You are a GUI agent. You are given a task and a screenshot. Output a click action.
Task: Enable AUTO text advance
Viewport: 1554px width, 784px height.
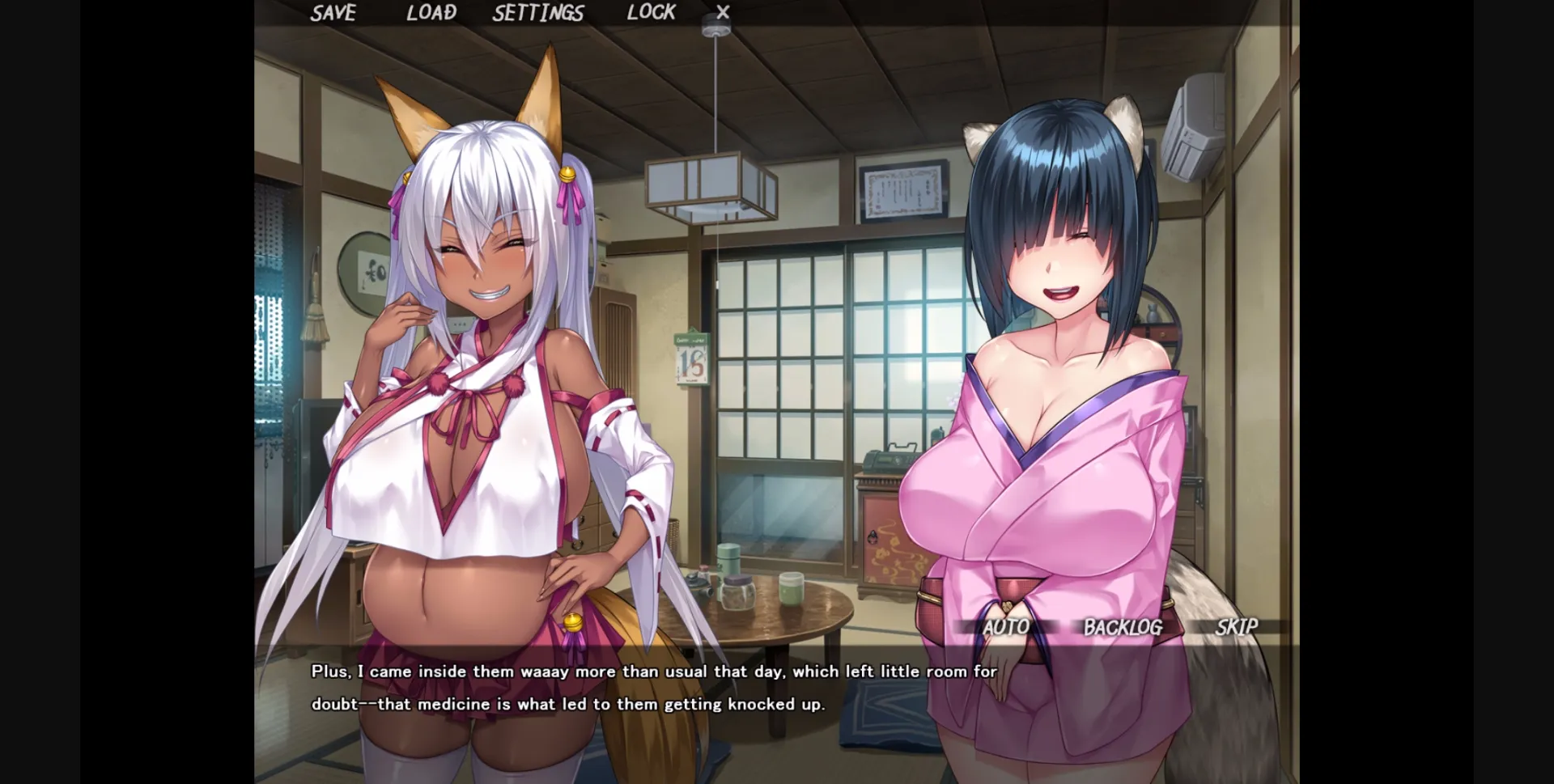click(1006, 627)
